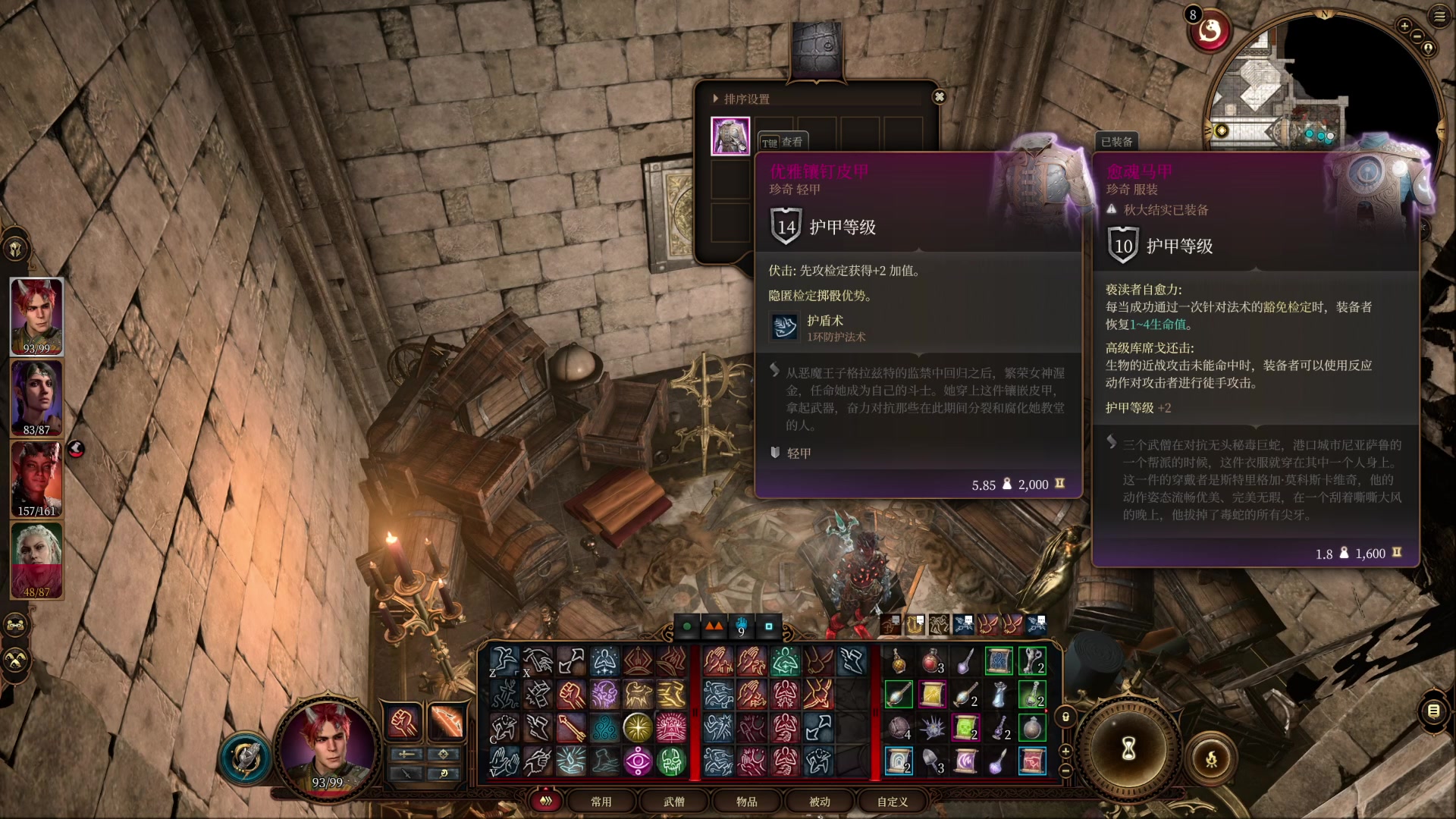The height and width of the screenshot is (819, 1456).
Task: Show the 被动 passives tab
Action: tap(819, 802)
